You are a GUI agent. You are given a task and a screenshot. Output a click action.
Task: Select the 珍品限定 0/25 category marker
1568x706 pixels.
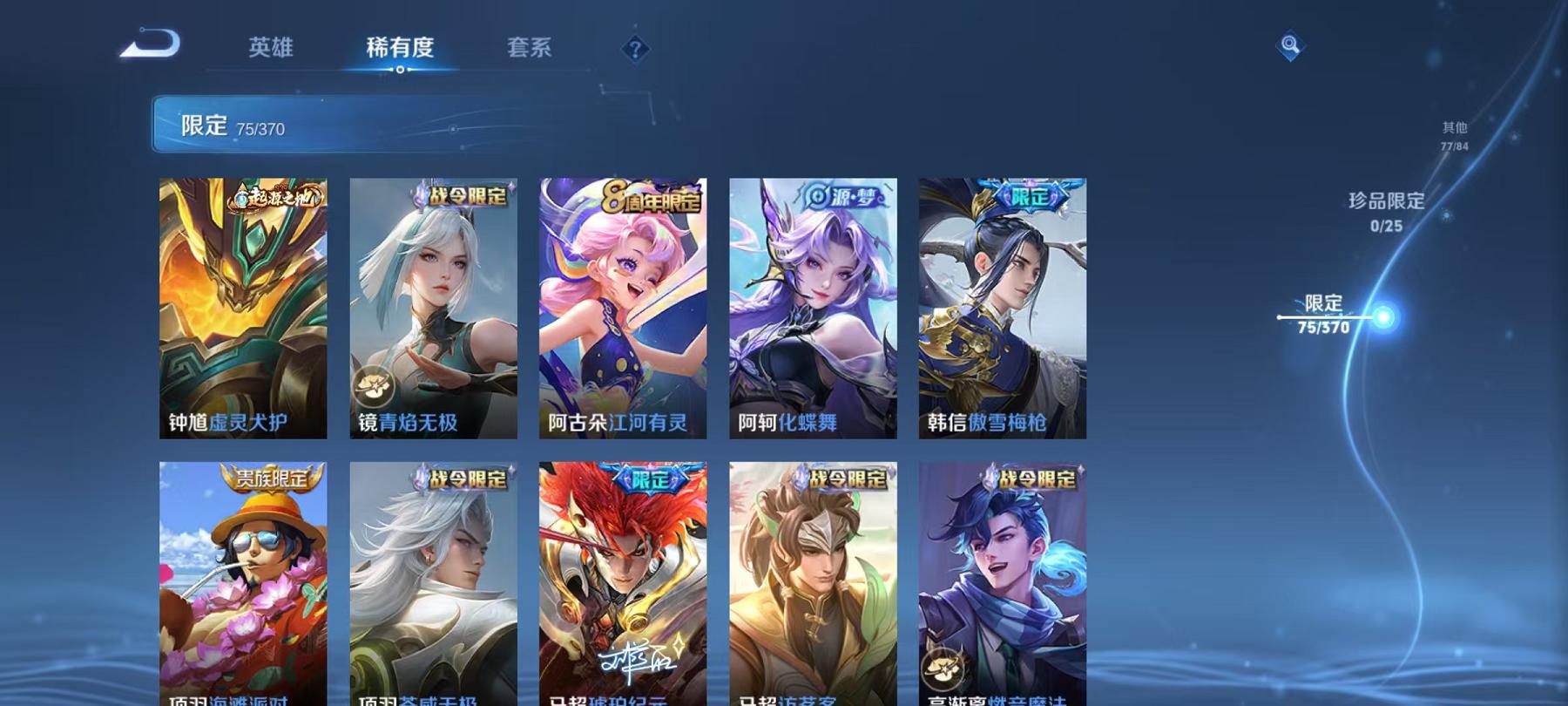[x=1385, y=213]
